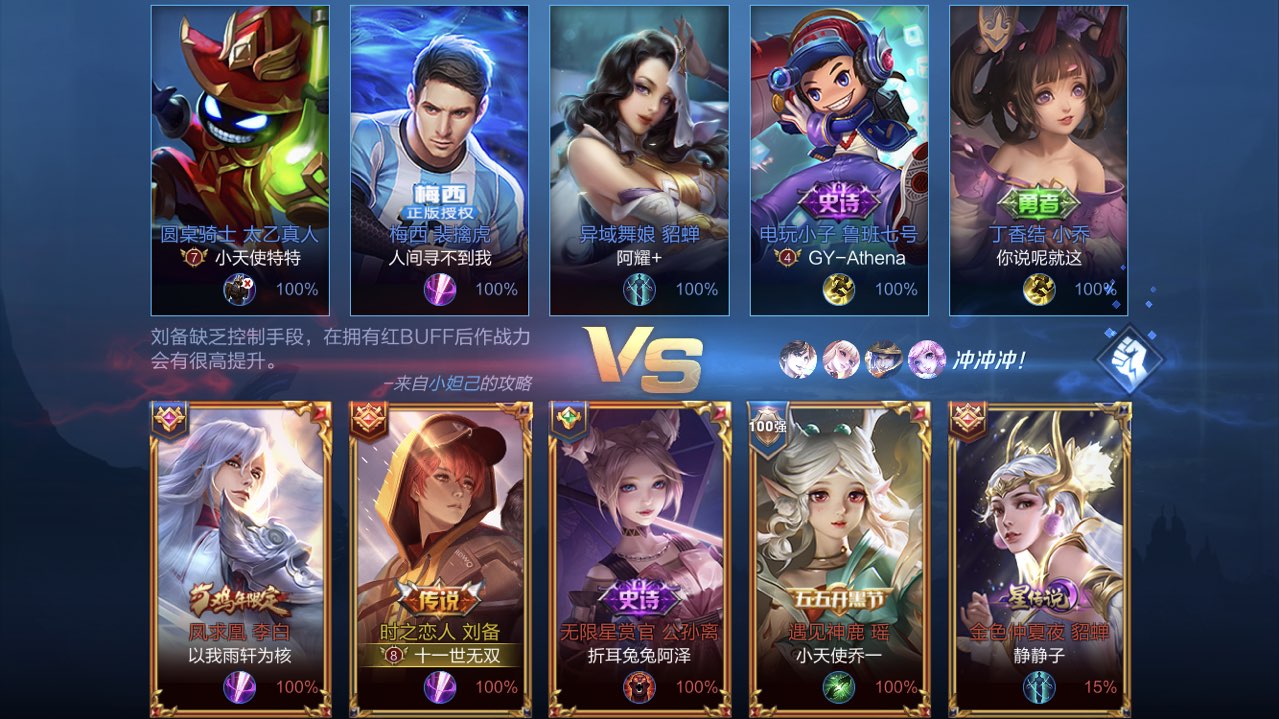Tap the fist cheer button
Screen dimensions: 1279x719
(x=1129, y=359)
